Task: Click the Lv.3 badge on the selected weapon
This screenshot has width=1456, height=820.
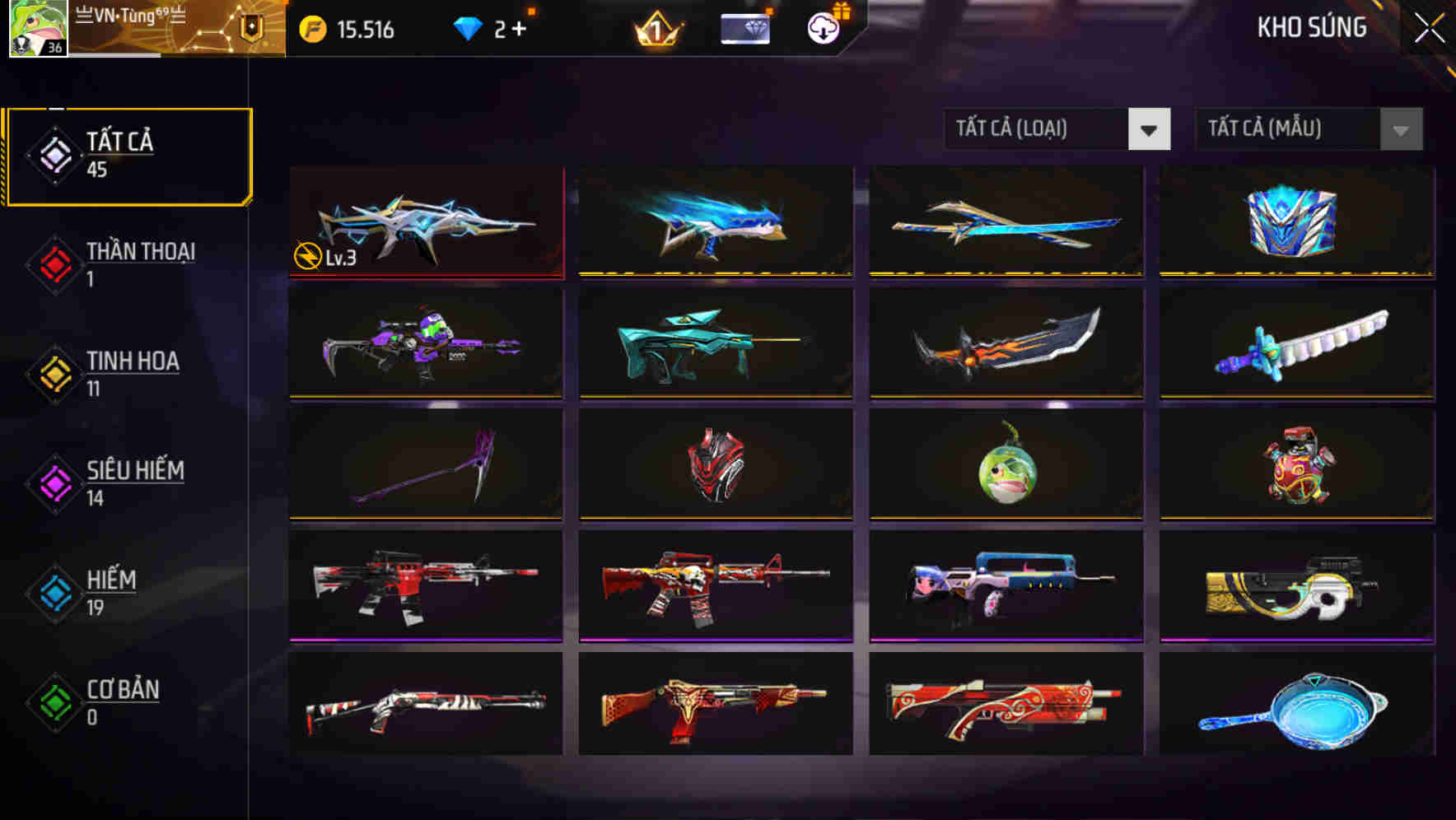Action: click(324, 256)
